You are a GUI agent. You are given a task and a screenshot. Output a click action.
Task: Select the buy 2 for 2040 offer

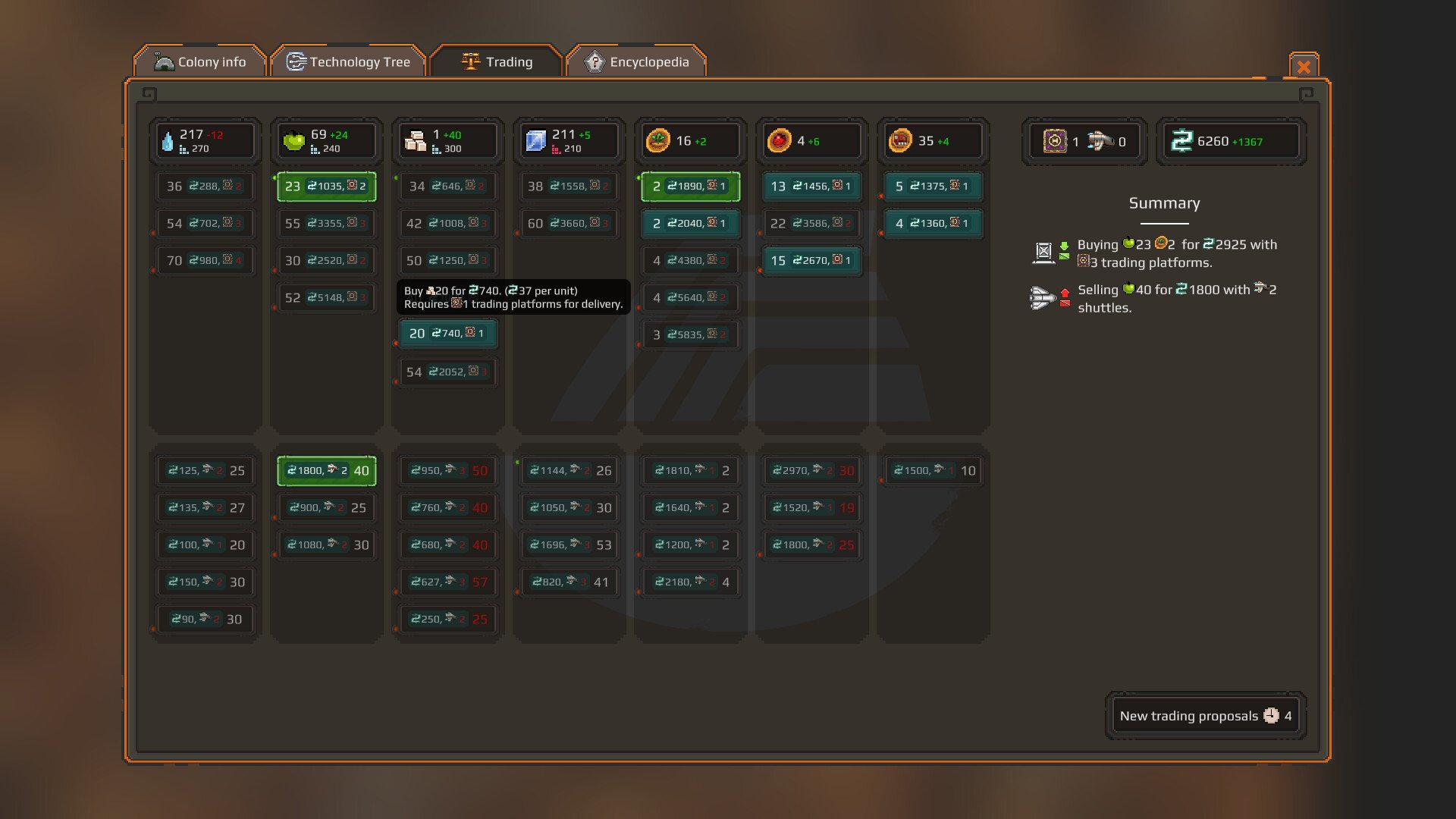(x=690, y=224)
